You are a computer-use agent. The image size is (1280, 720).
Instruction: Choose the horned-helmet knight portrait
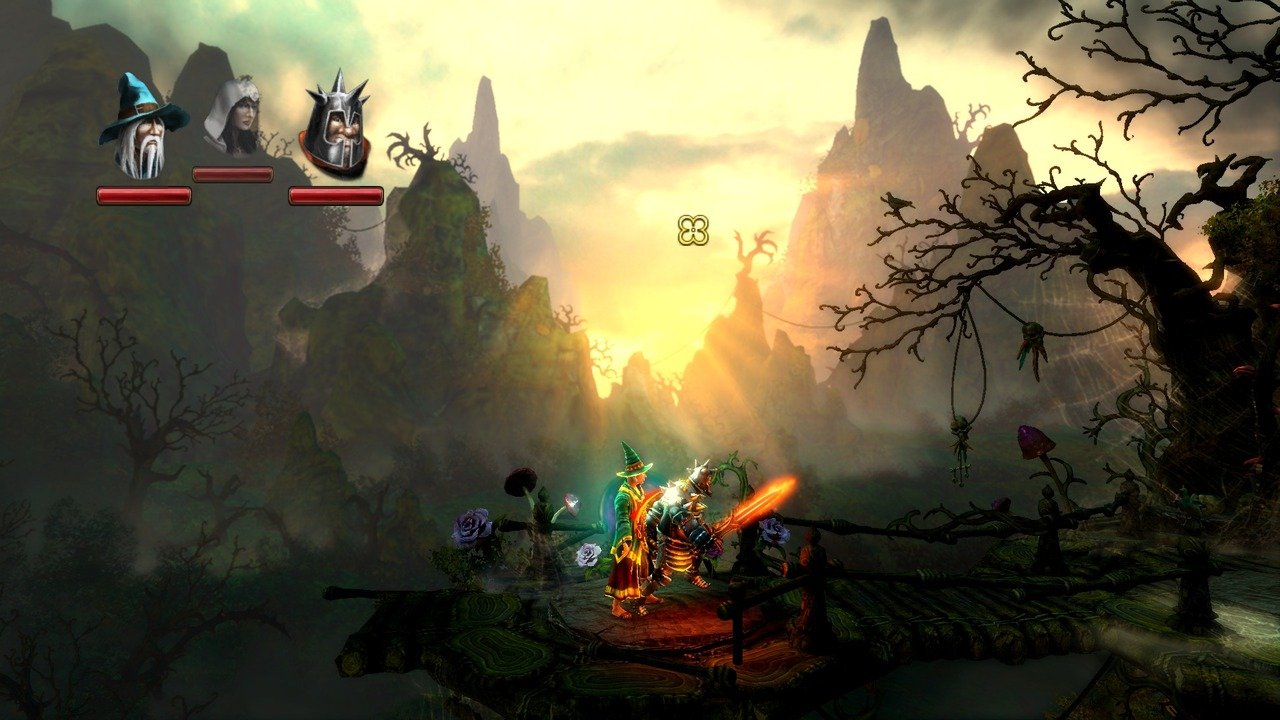tap(335, 127)
